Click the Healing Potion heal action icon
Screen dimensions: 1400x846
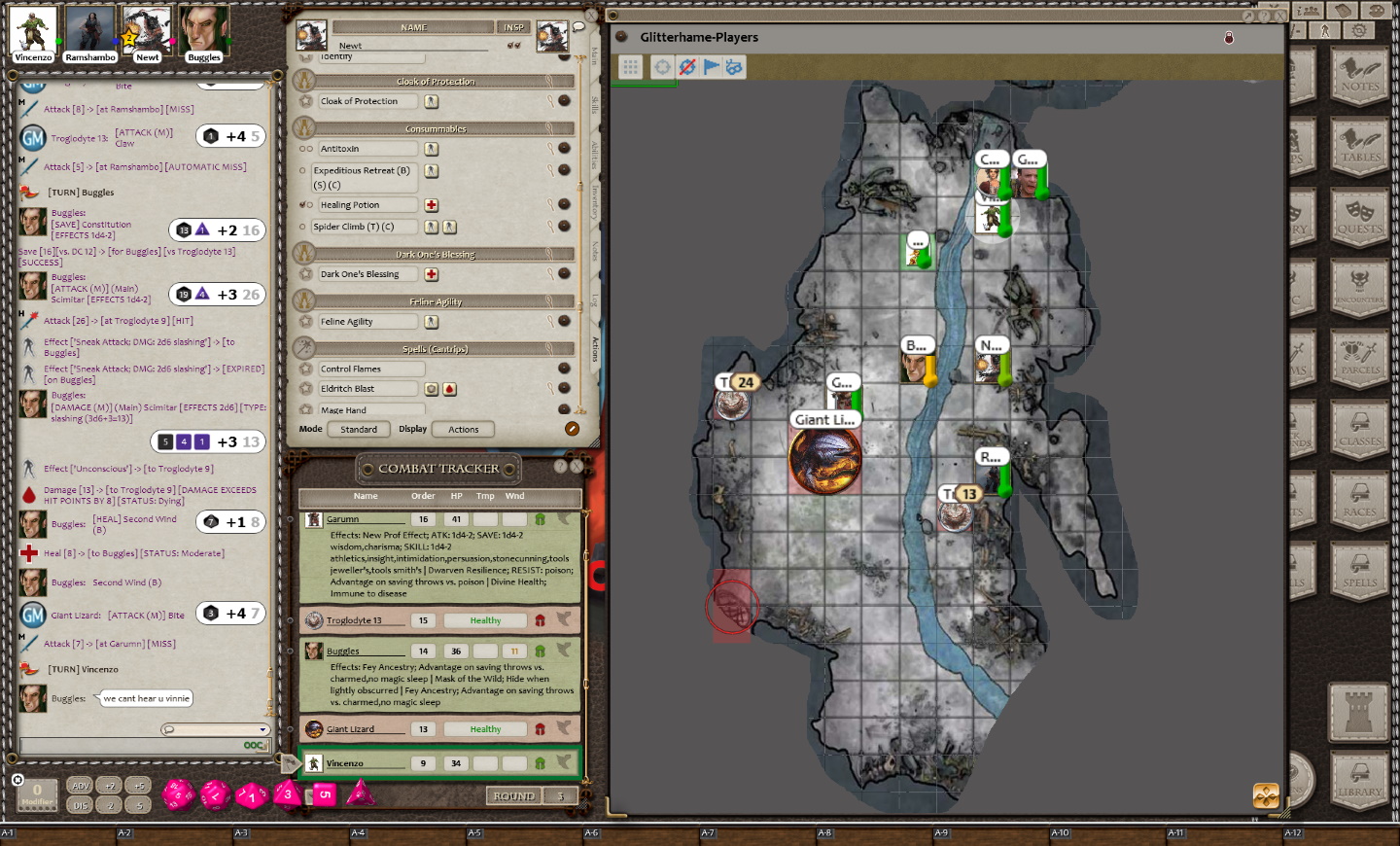pyautogui.click(x=432, y=205)
